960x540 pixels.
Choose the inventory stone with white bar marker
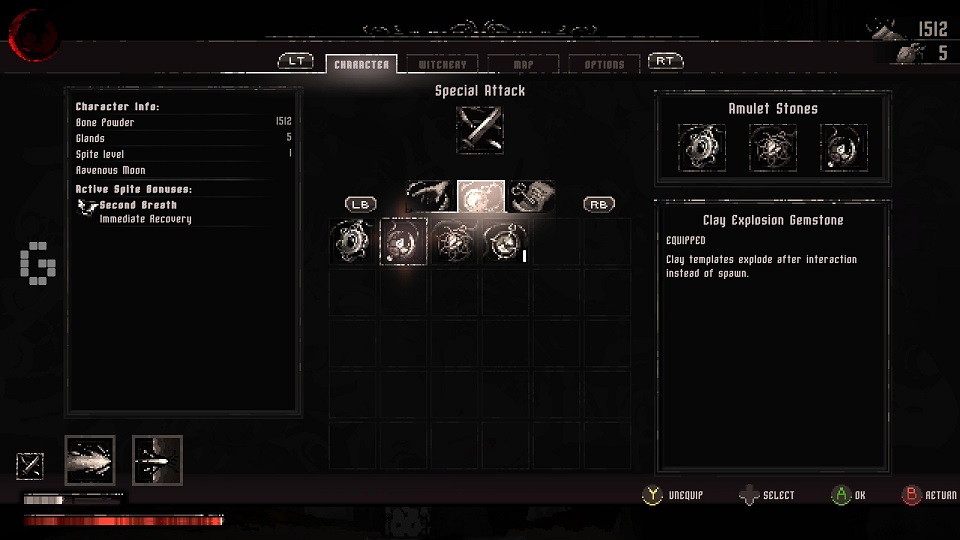[x=505, y=242]
